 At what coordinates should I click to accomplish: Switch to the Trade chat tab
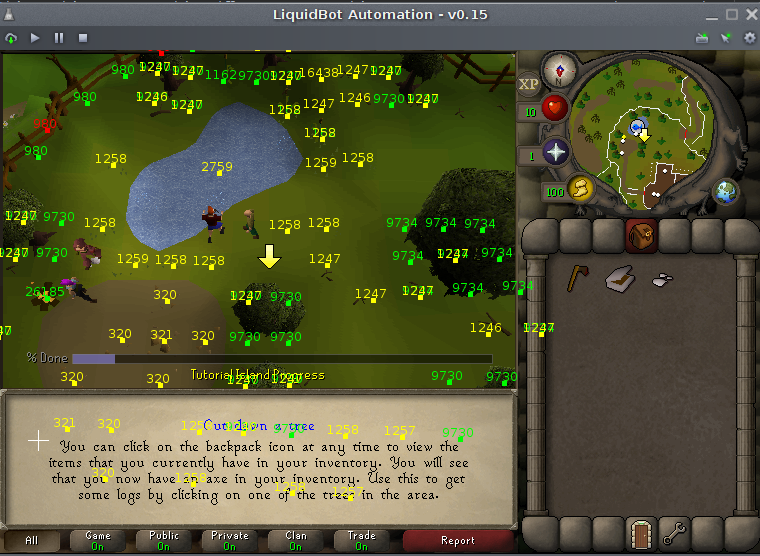click(x=362, y=540)
